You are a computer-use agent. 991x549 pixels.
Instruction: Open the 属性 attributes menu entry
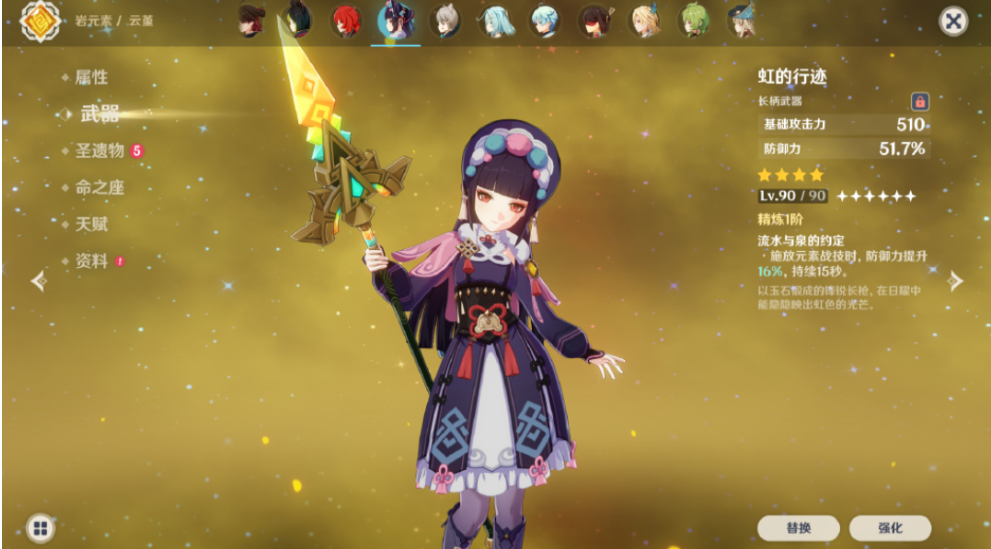coord(91,77)
